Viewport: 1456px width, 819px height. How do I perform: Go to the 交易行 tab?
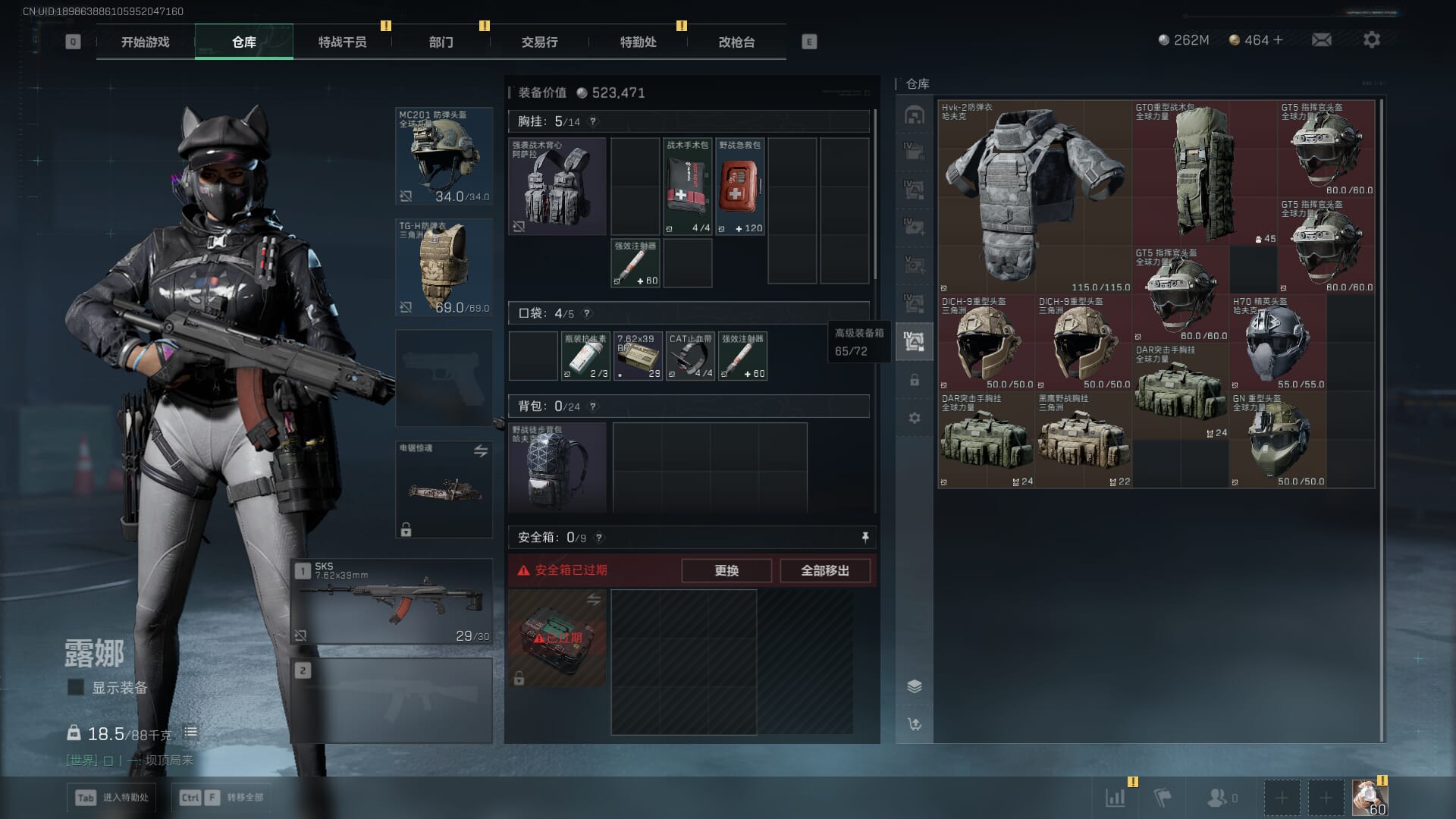pyautogui.click(x=539, y=42)
